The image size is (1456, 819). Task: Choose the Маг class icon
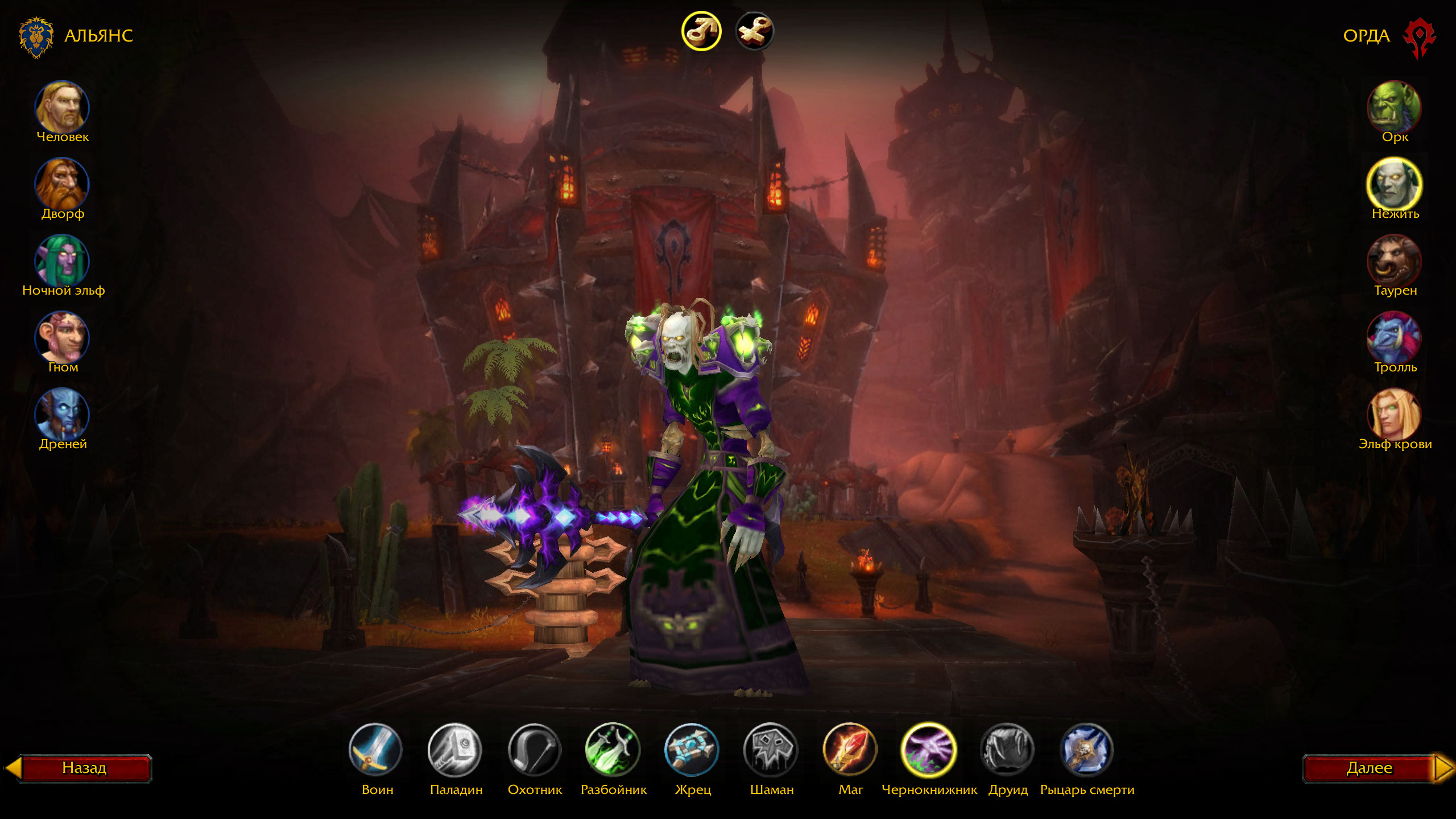click(x=850, y=750)
